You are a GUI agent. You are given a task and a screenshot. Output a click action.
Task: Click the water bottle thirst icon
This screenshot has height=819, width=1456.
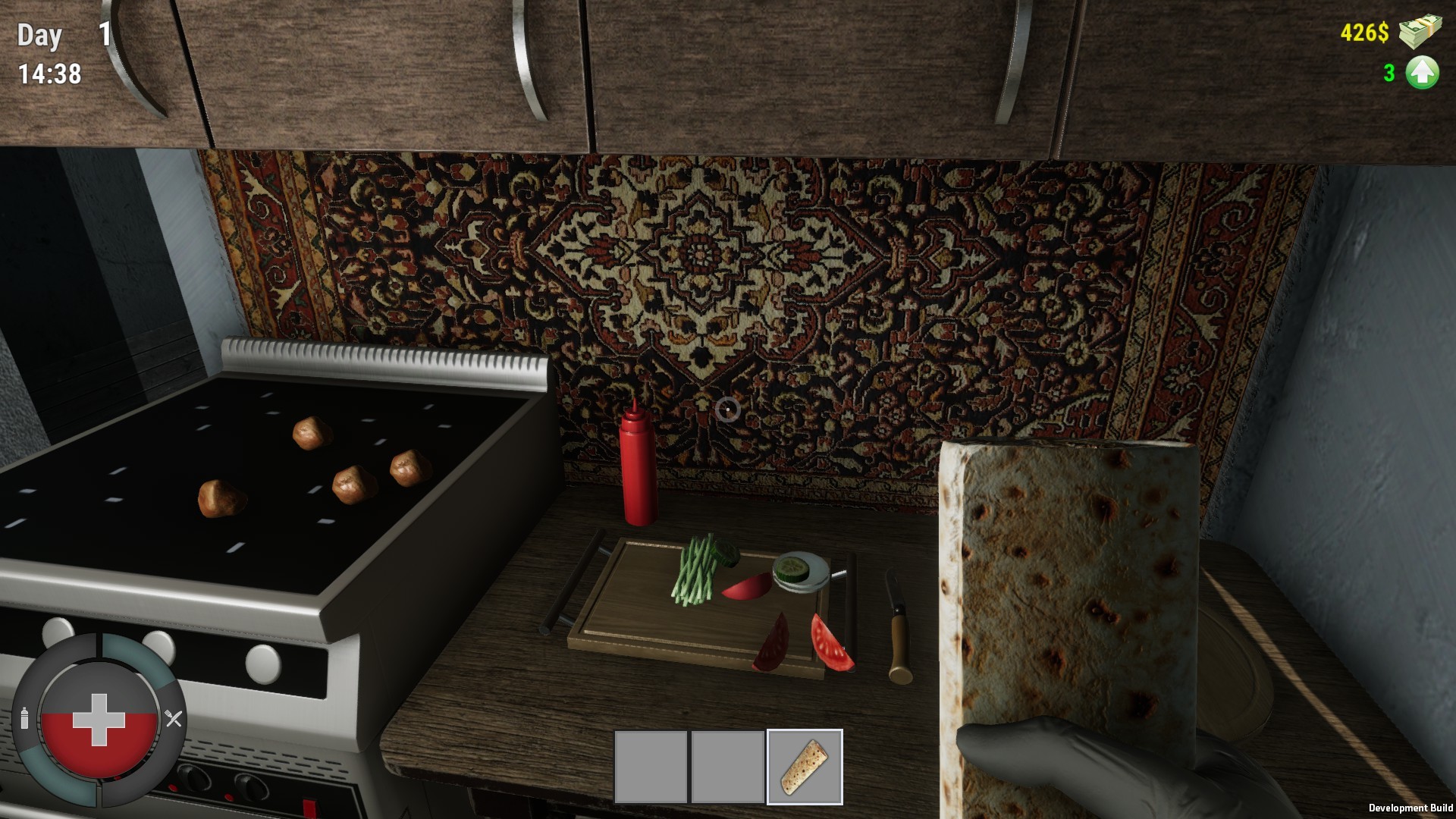tap(25, 717)
